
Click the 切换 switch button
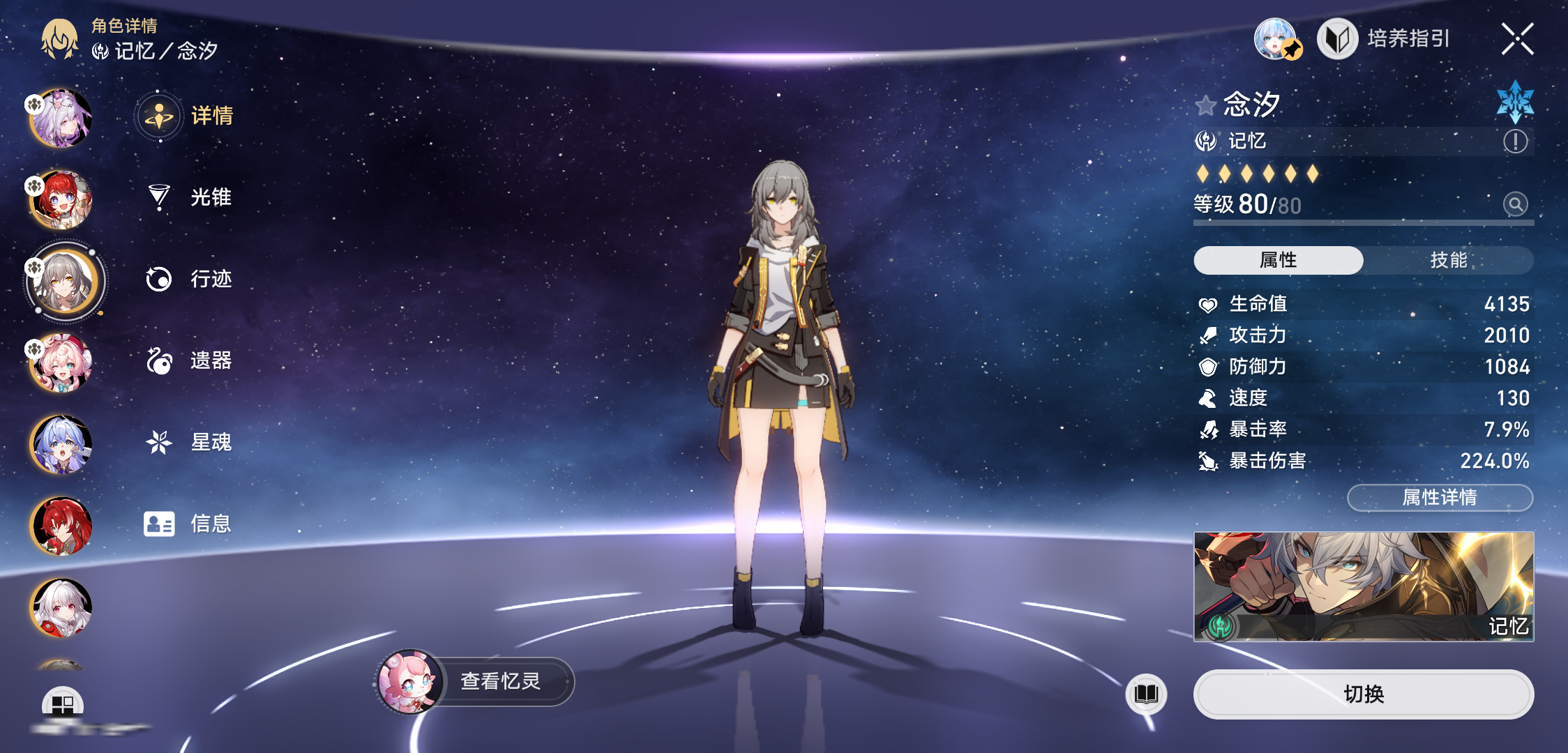click(x=1363, y=694)
